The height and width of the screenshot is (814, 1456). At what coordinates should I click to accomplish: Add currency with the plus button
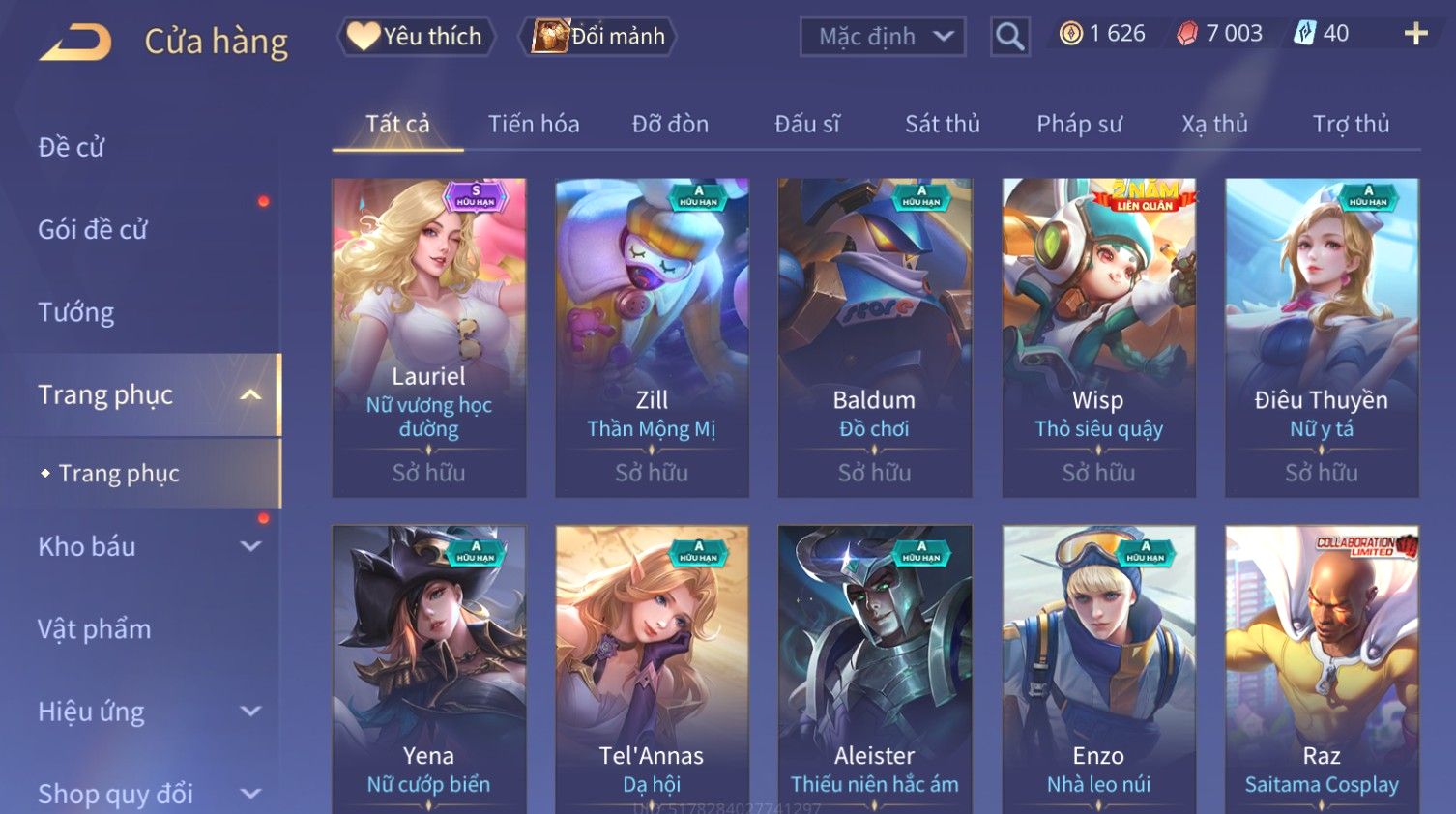1415,35
